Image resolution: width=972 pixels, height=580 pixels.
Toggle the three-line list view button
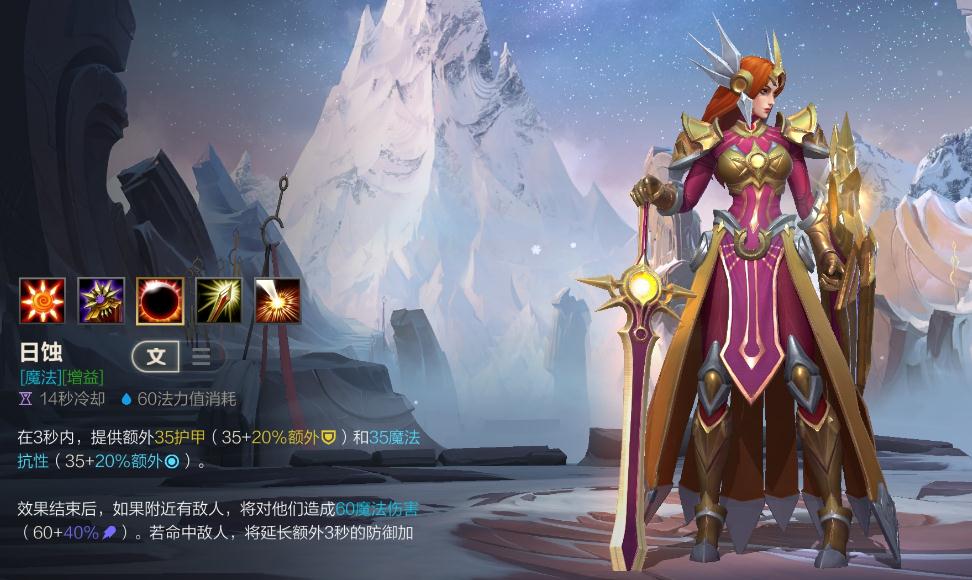[201, 356]
